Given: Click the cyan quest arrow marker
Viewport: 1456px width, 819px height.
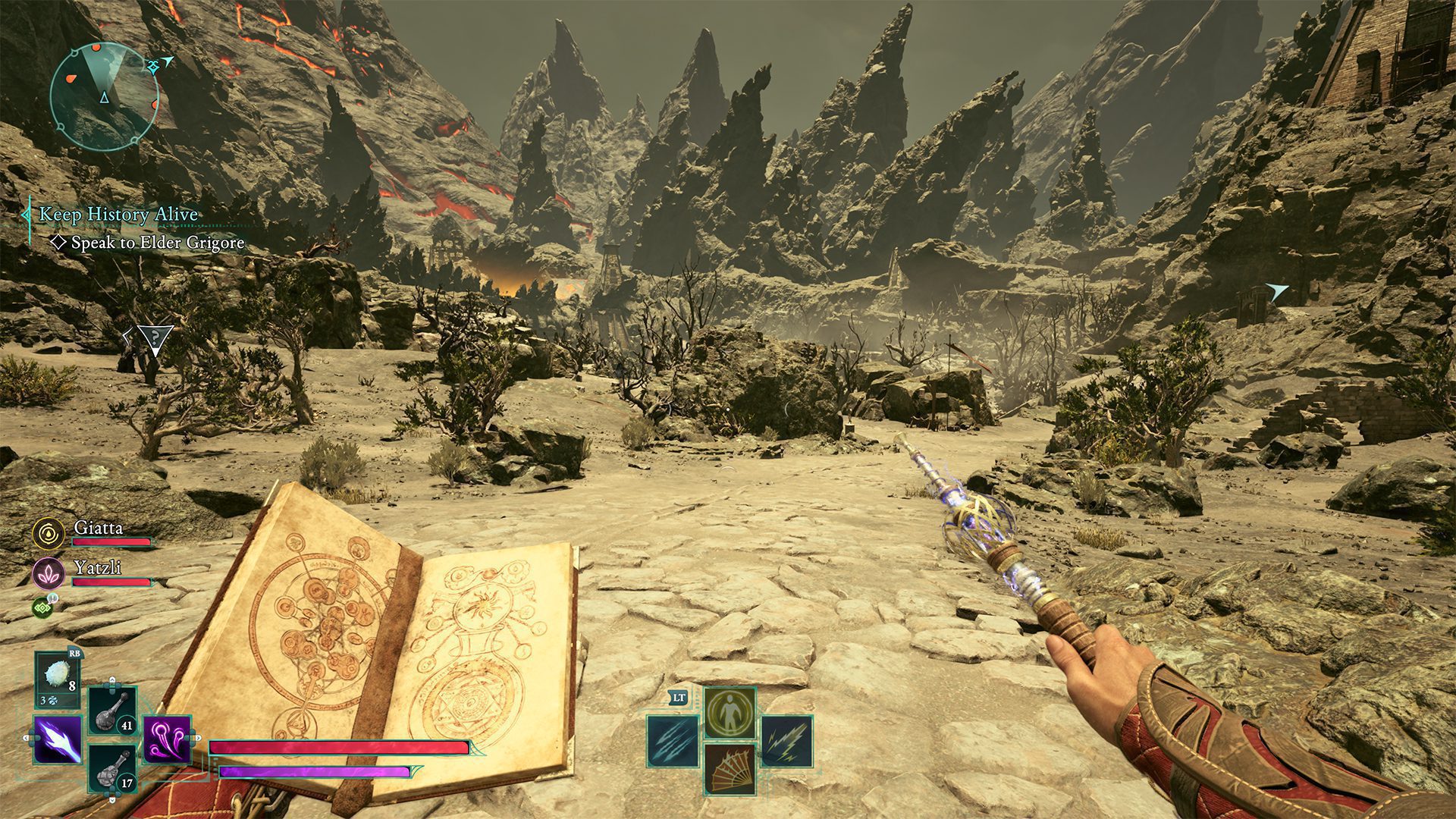Looking at the screenshot, I should point(1277,291).
